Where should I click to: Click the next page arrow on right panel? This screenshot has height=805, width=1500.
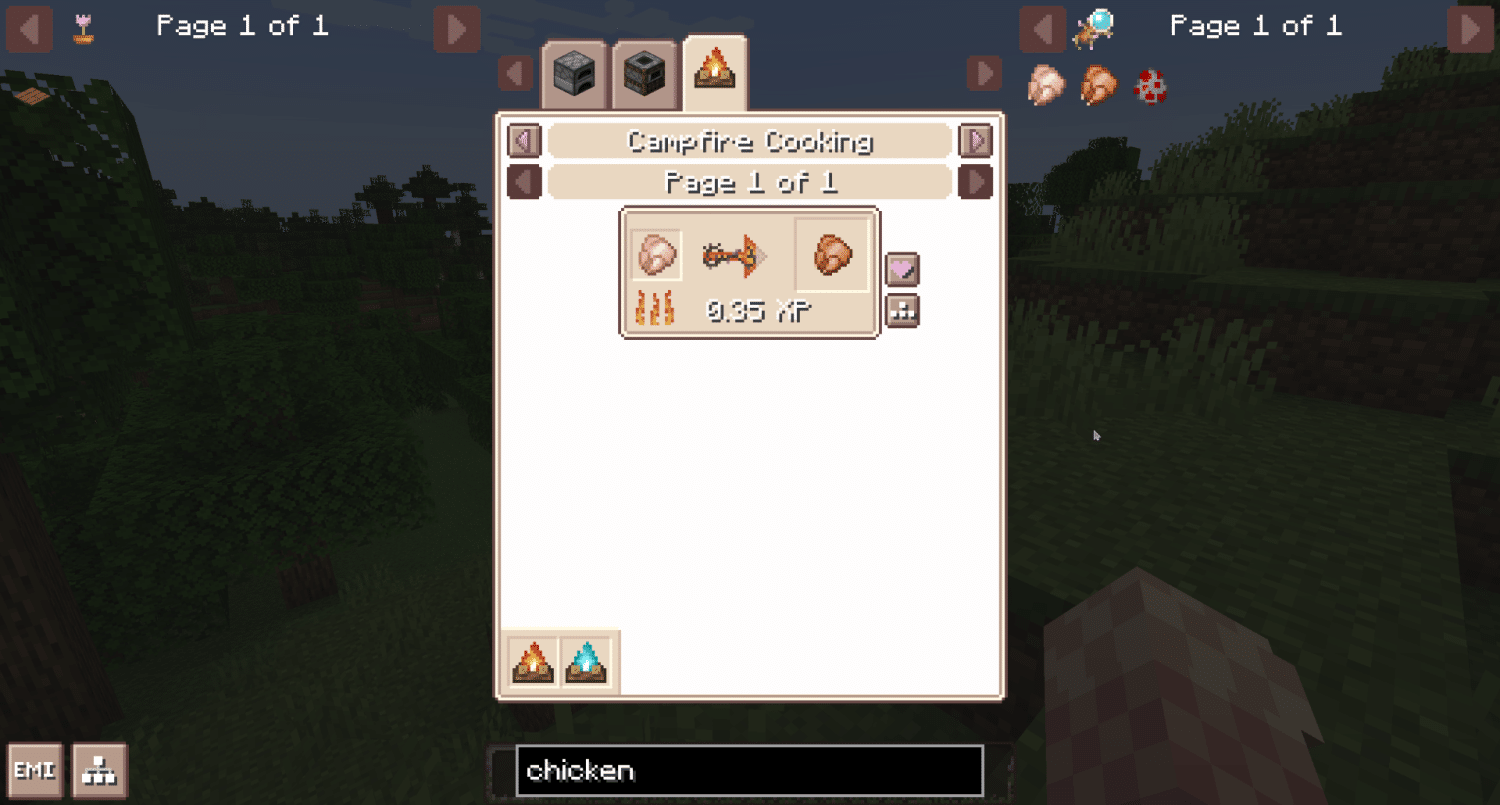point(1470,29)
